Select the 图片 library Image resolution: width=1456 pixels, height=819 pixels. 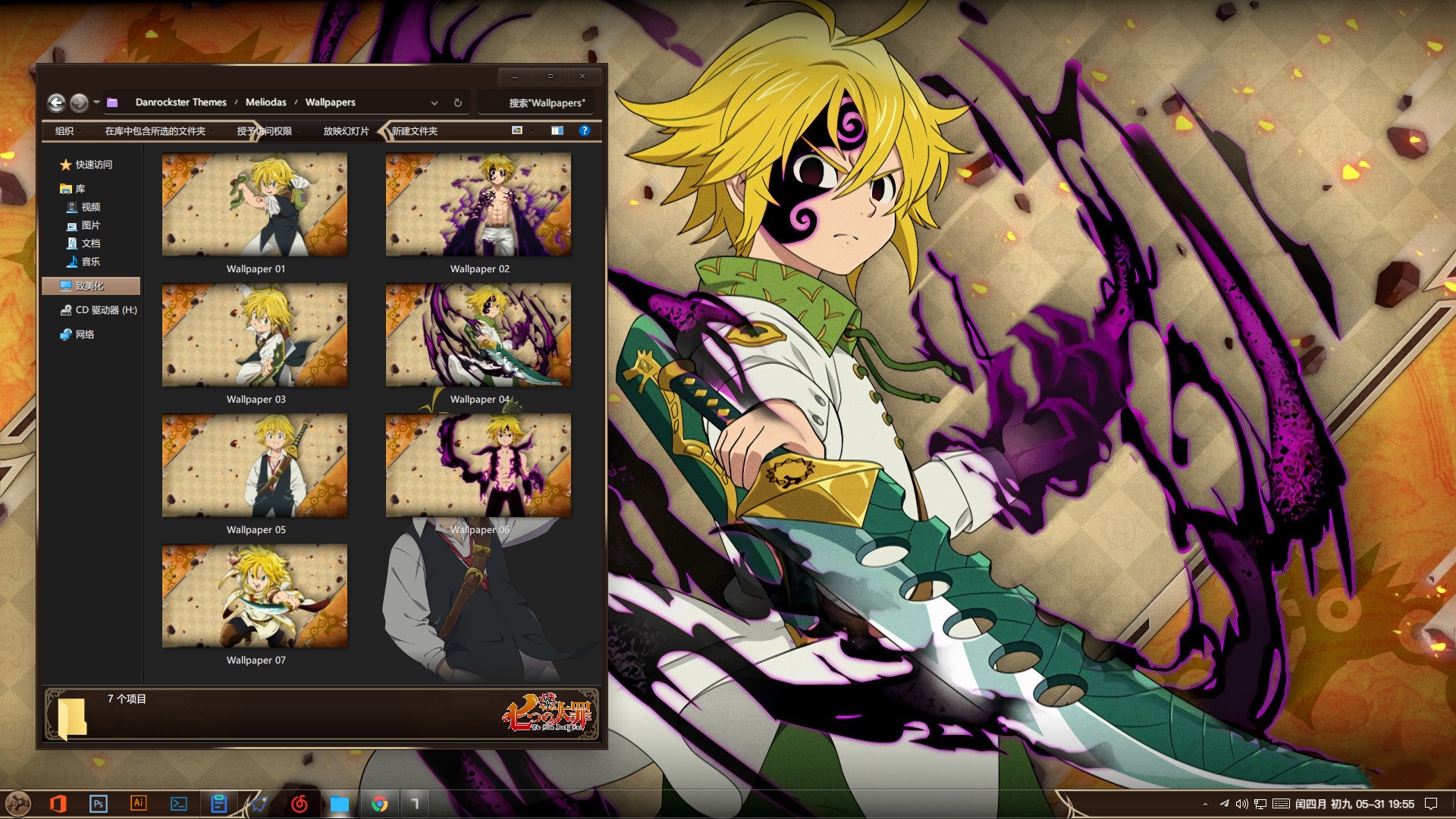(x=90, y=225)
